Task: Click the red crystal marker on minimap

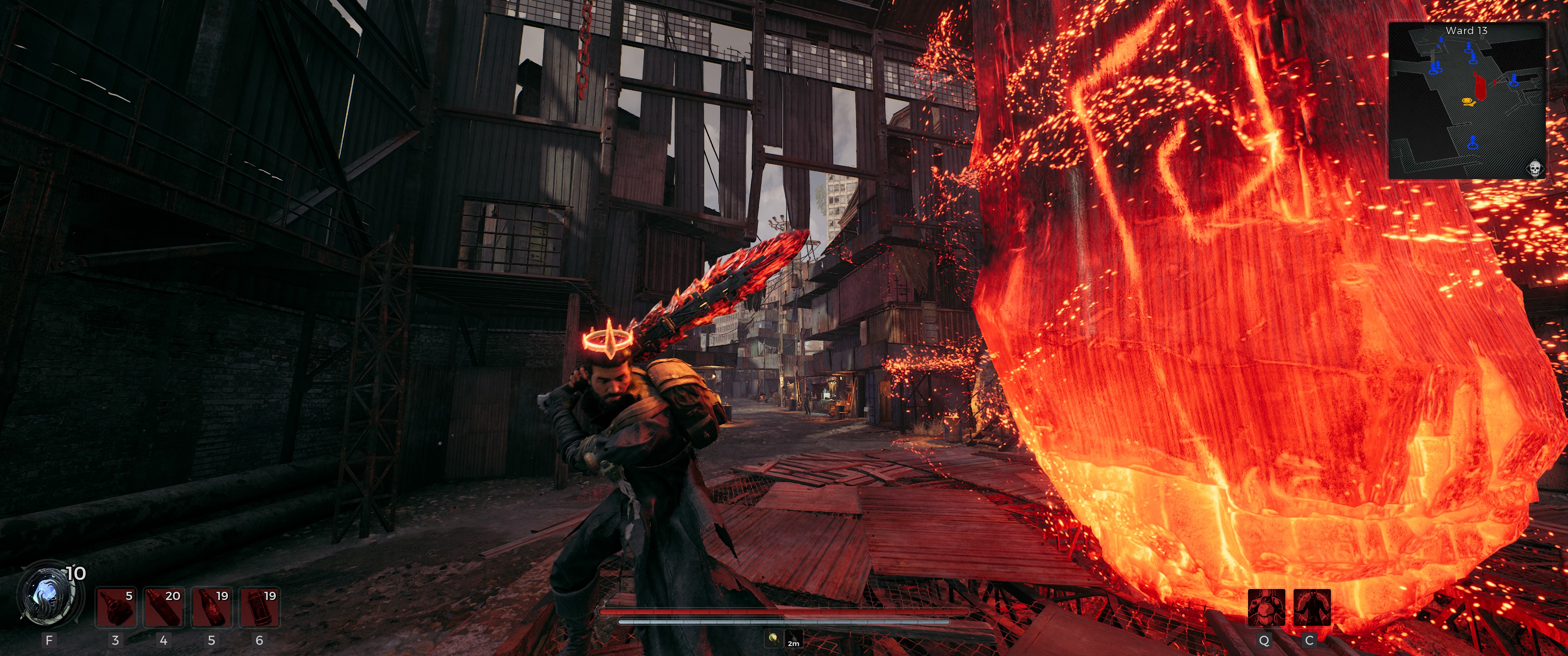Action: 1480,85
